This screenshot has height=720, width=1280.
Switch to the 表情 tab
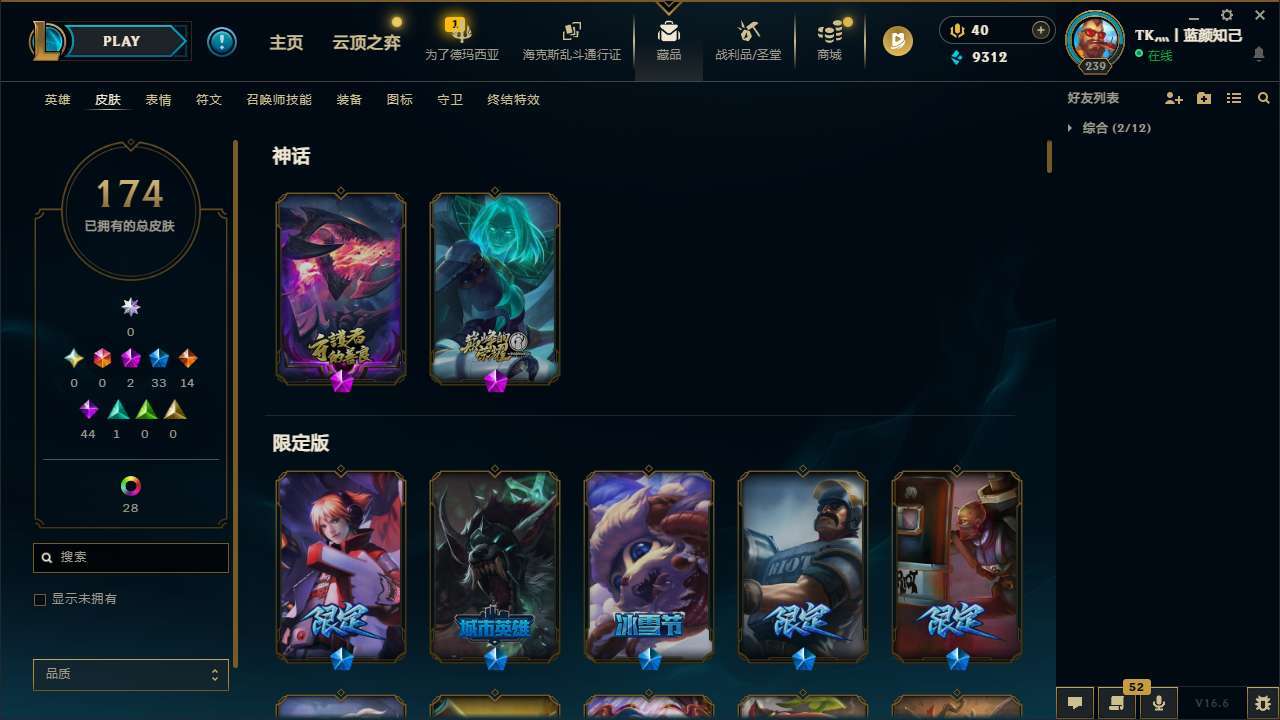158,100
